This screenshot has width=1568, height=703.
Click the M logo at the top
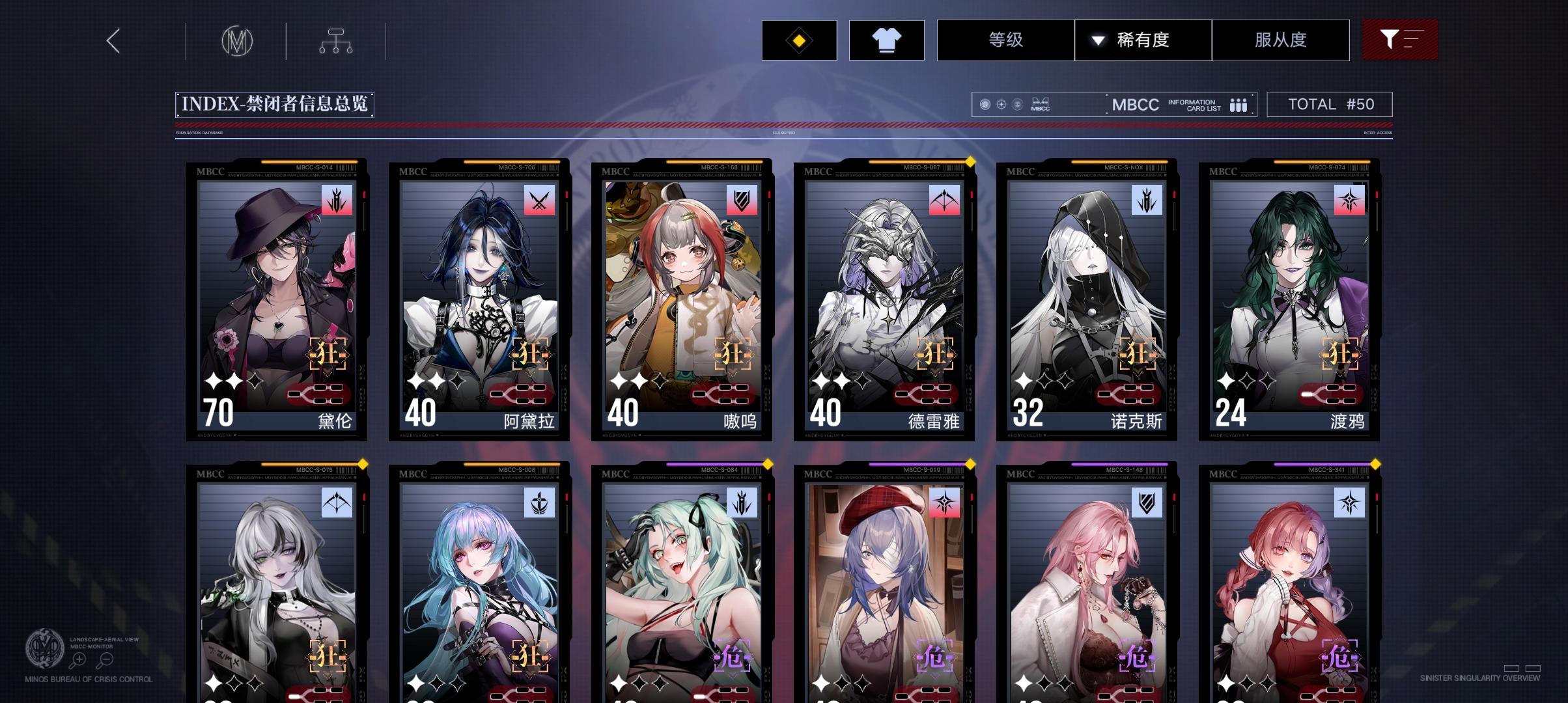pyautogui.click(x=236, y=40)
